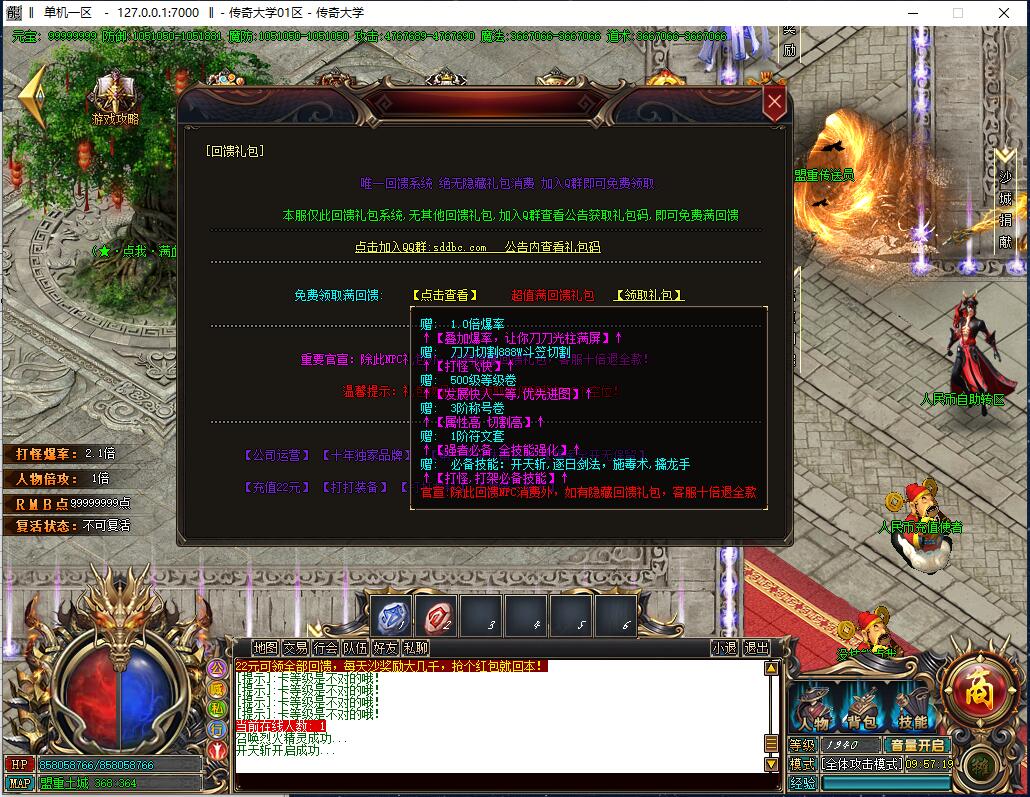Open the 背包 backpack inventory
The width and height of the screenshot is (1030, 797).
[x=860, y=711]
